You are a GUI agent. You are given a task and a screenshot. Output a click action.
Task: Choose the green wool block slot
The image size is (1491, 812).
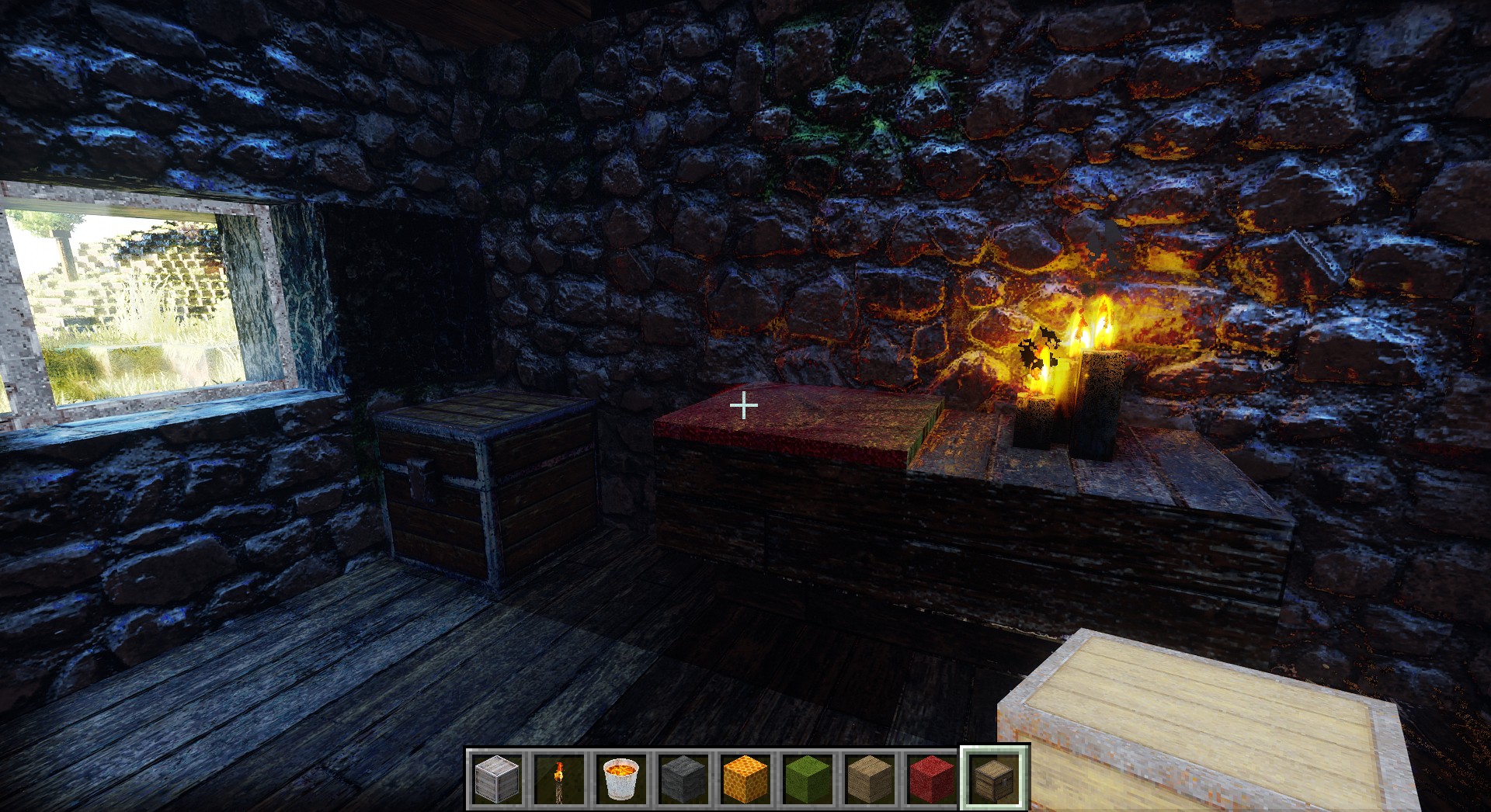808,777
